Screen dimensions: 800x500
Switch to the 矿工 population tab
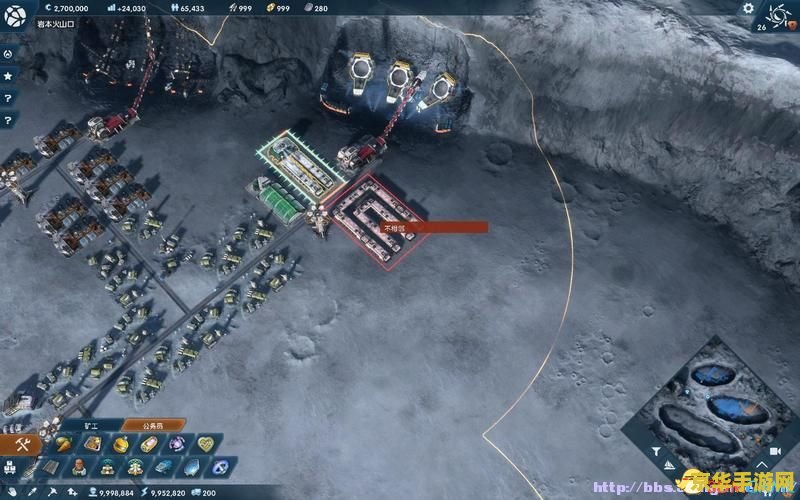(x=91, y=426)
